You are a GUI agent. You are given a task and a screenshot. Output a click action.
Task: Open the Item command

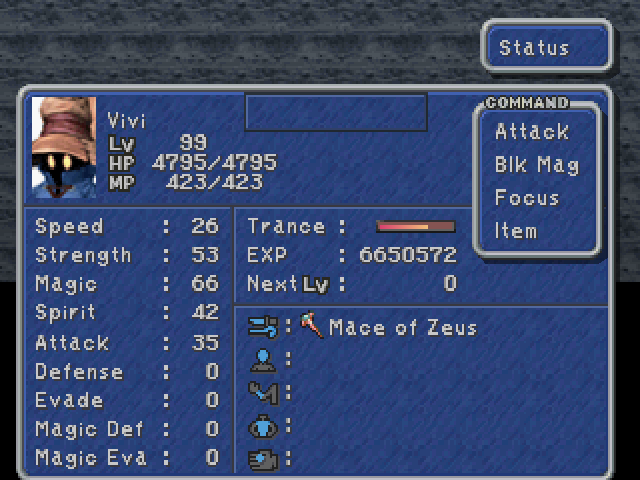pyautogui.click(x=516, y=231)
